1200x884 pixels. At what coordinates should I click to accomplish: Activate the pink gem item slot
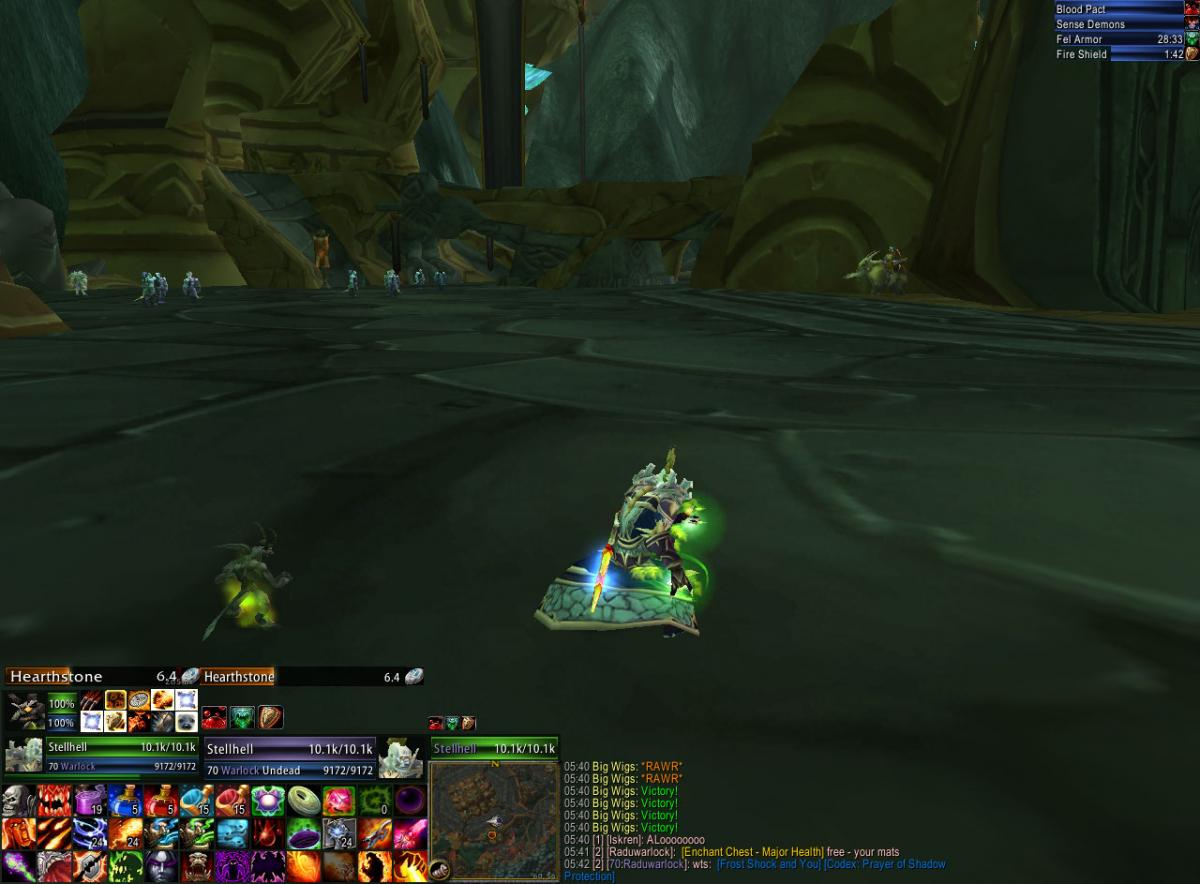coord(338,800)
